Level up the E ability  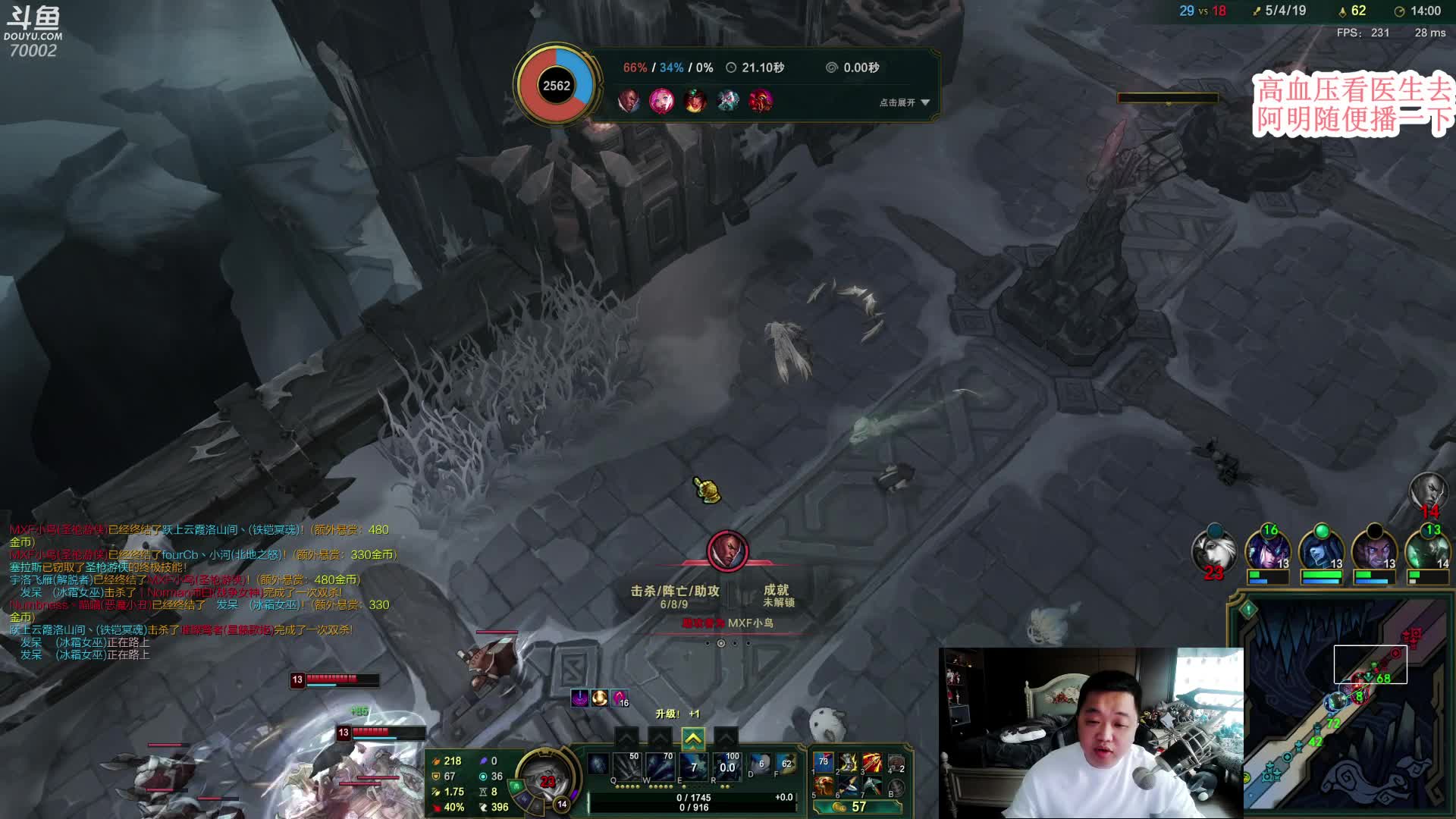[x=693, y=738]
